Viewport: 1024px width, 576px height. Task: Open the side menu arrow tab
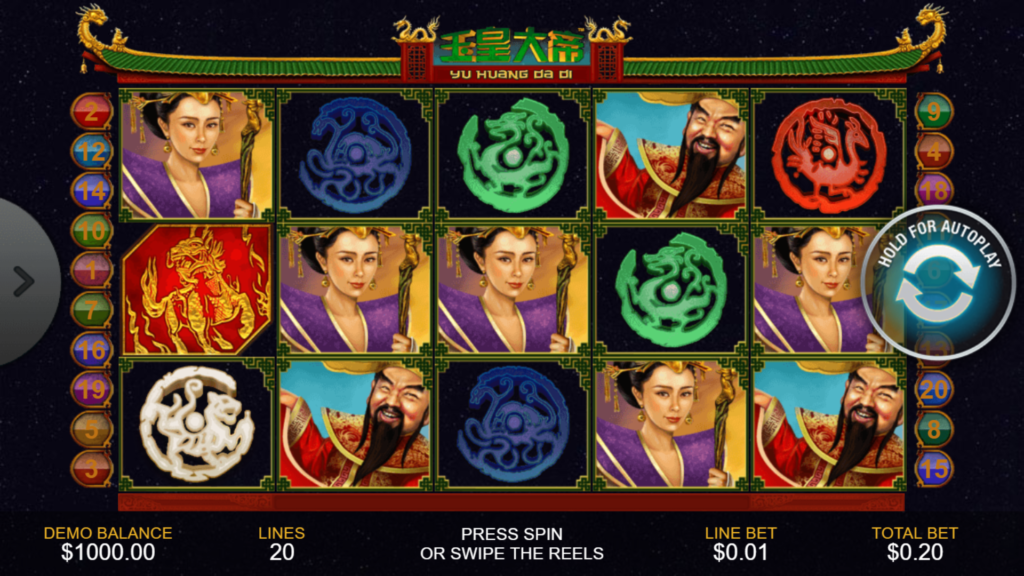point(22,281)
